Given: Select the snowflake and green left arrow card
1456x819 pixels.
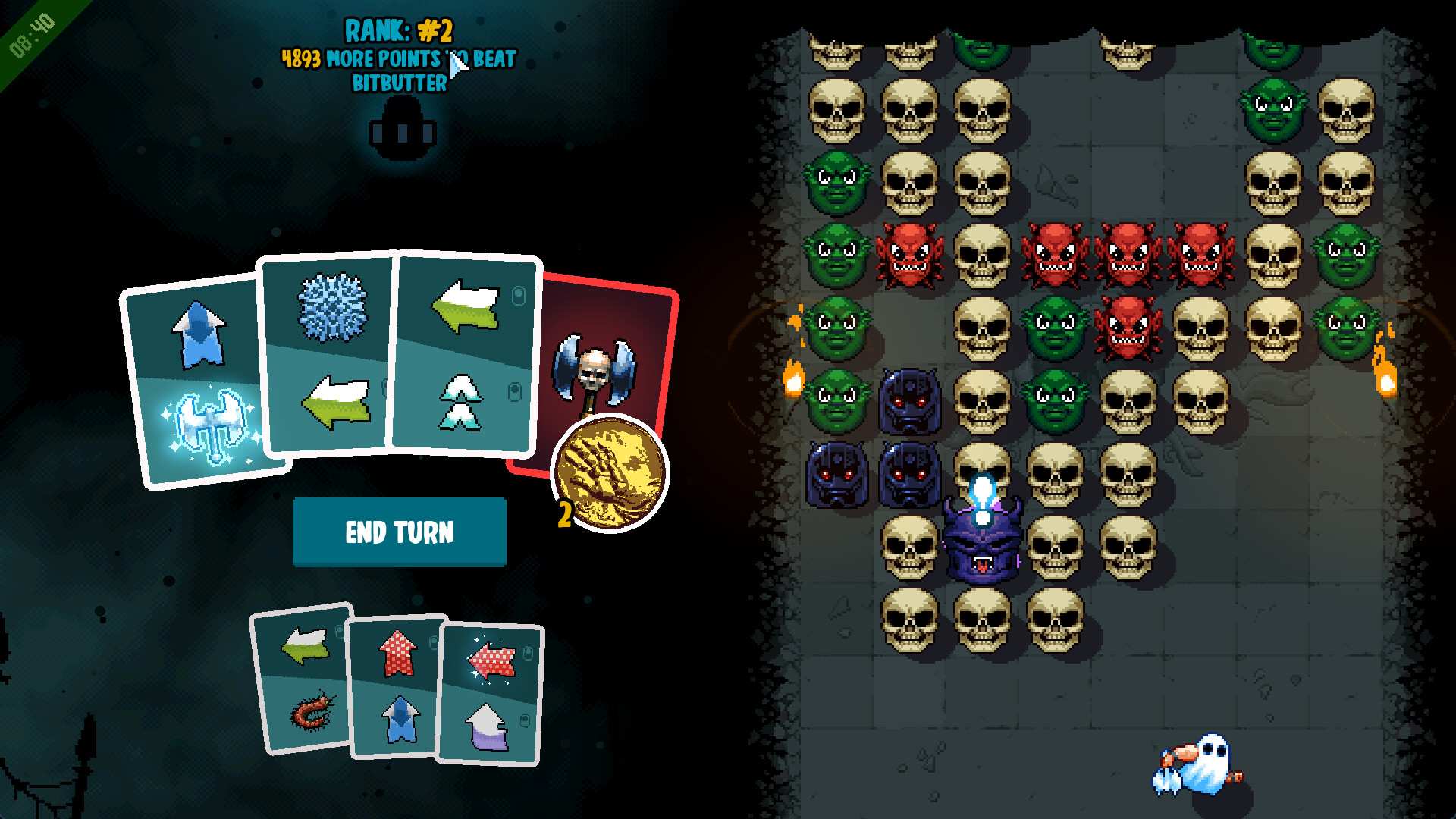Looking at the screenshot, I should pos(329,356).
